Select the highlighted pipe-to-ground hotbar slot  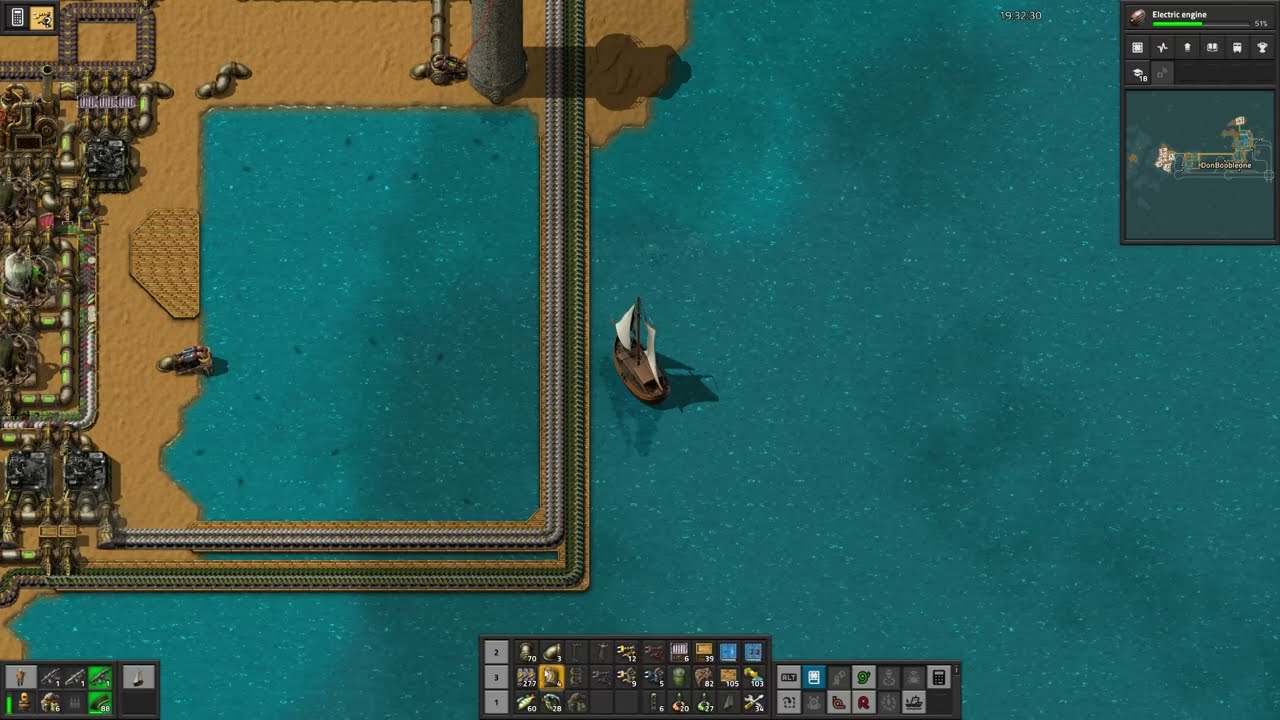(552, 678)
